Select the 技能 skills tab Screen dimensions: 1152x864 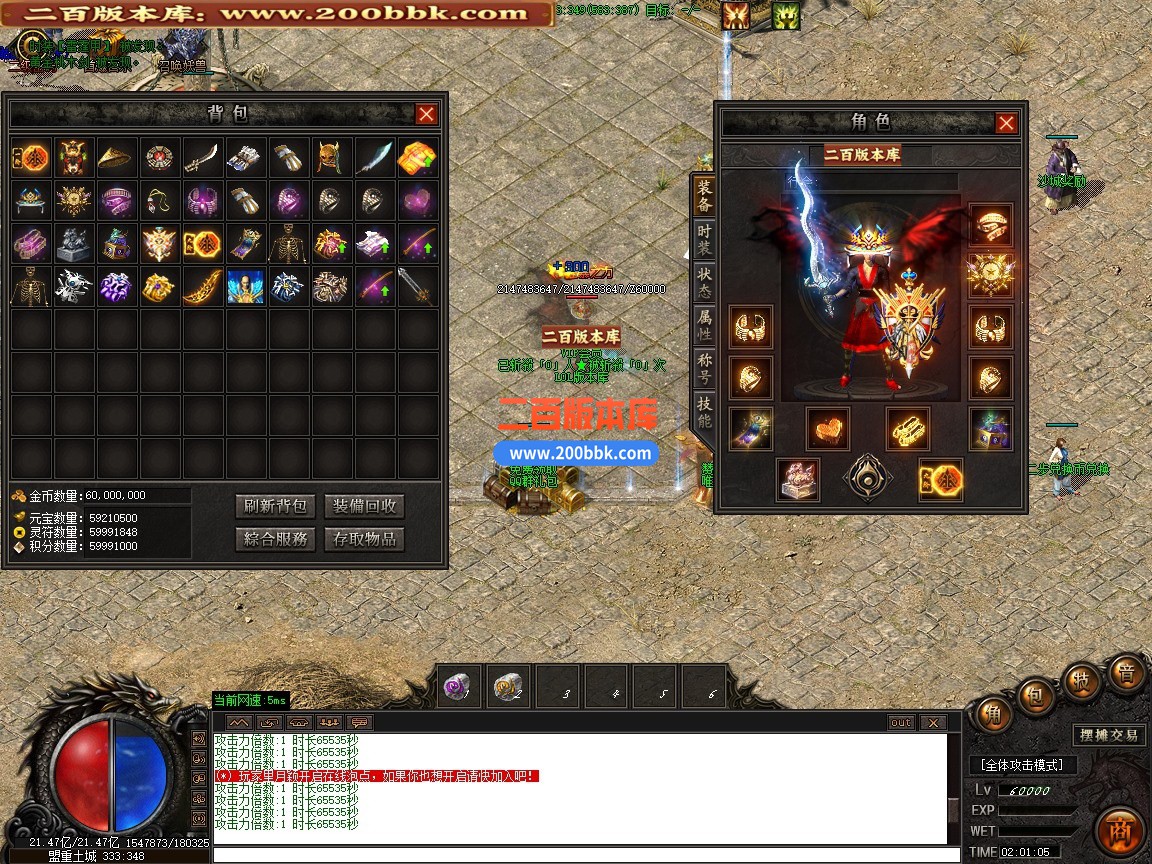tap(705, 412)
